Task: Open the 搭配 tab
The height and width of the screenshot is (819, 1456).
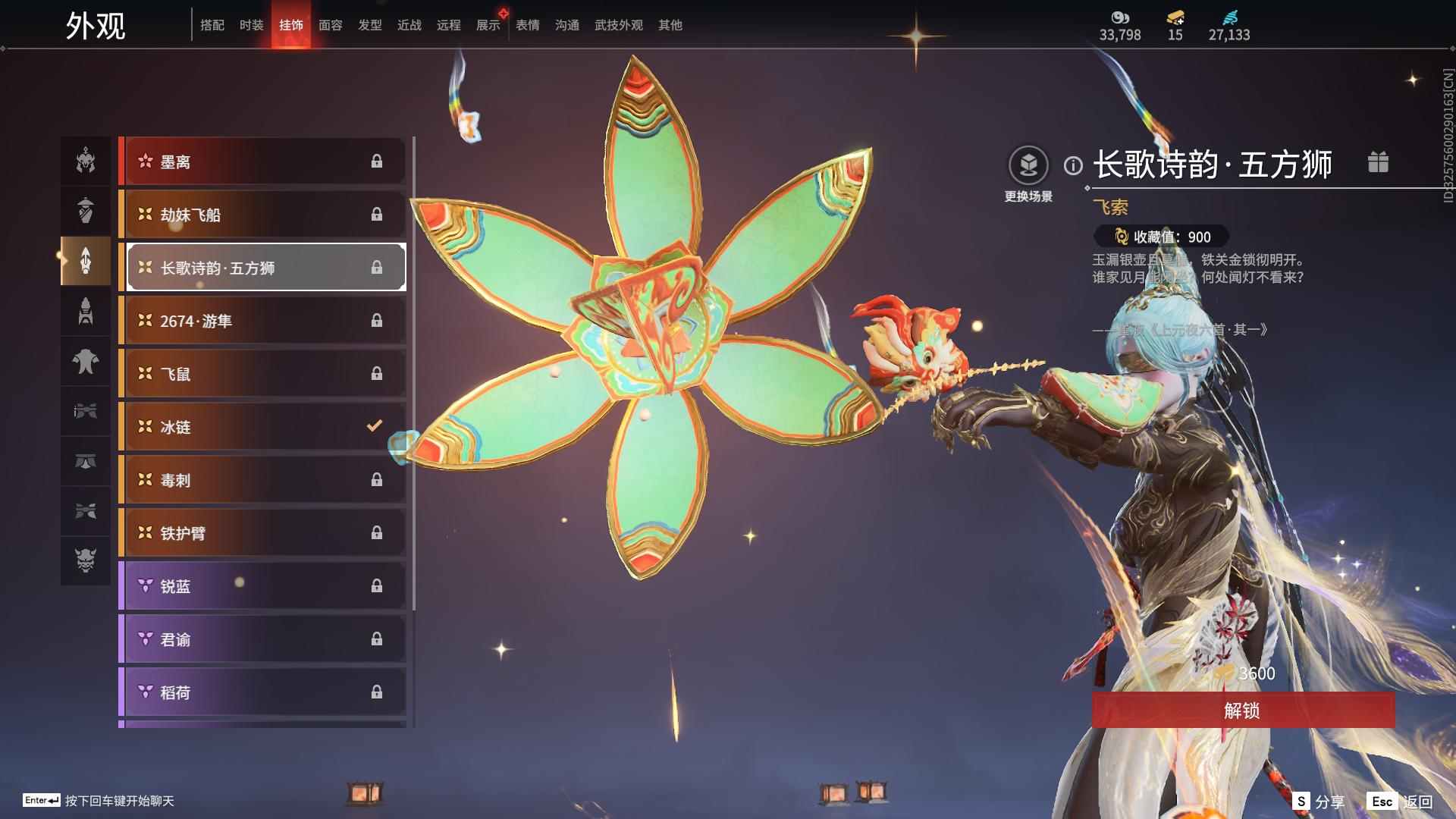Action: [212, 25]
